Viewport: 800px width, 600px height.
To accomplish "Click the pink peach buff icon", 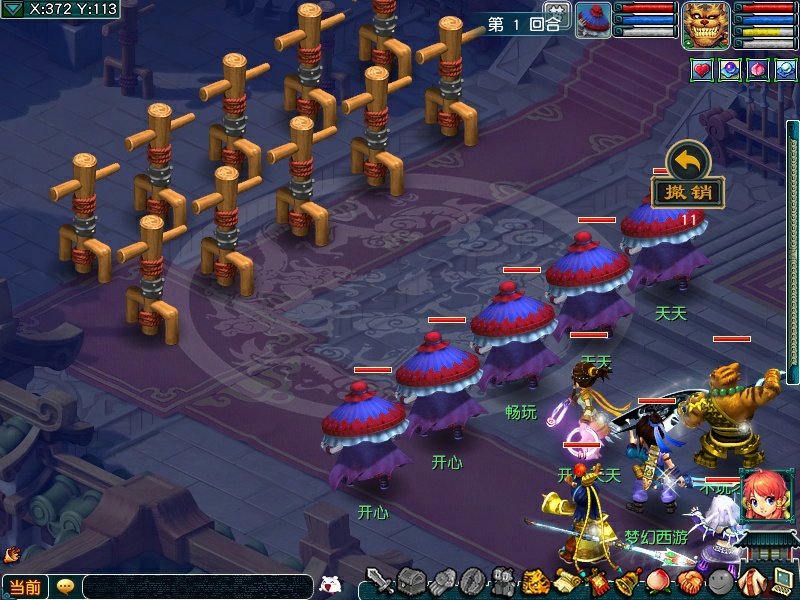I will pyautogui.click(x=758, y=70).
